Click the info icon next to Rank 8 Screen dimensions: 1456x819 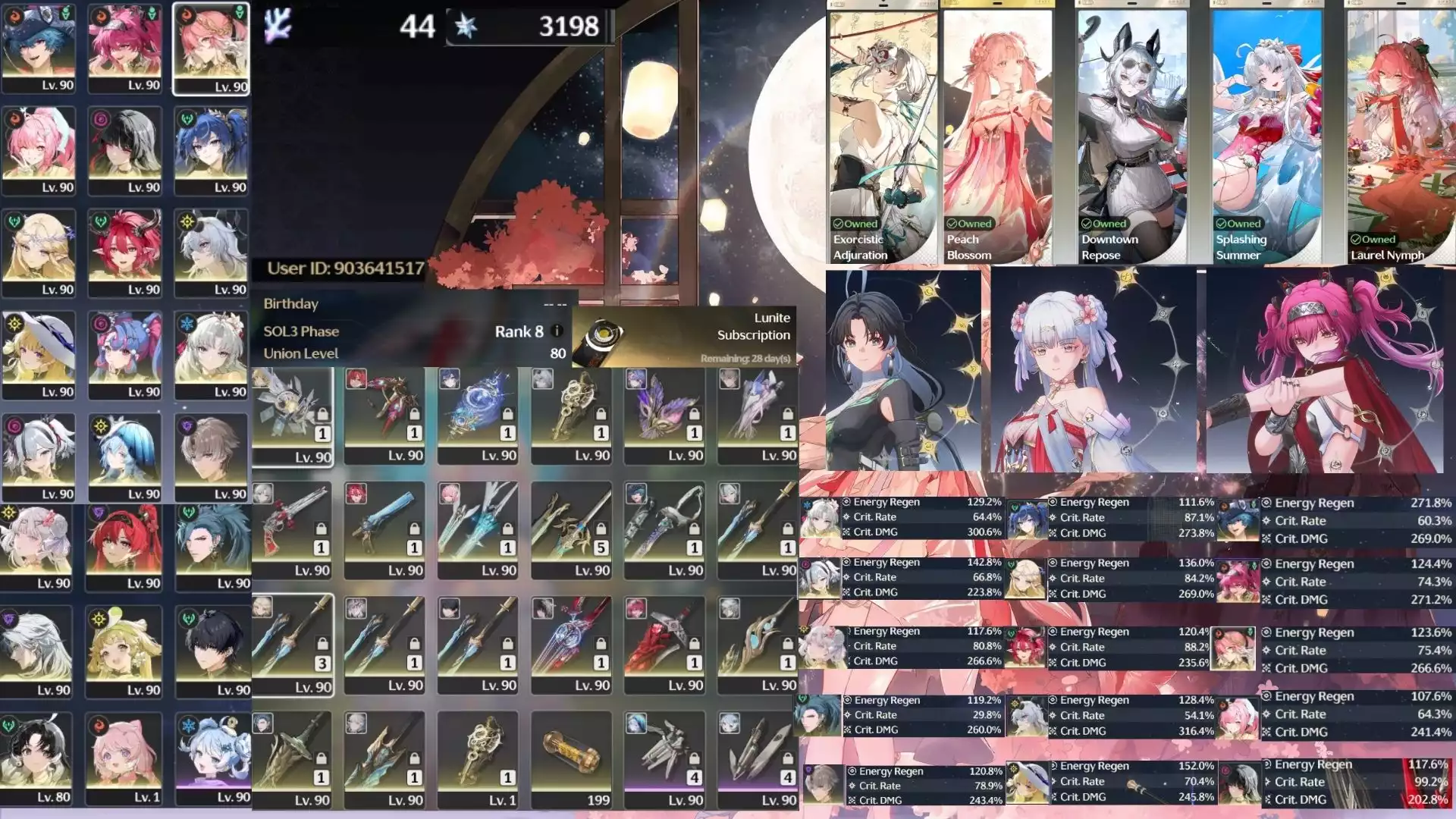tap(557, 331)
